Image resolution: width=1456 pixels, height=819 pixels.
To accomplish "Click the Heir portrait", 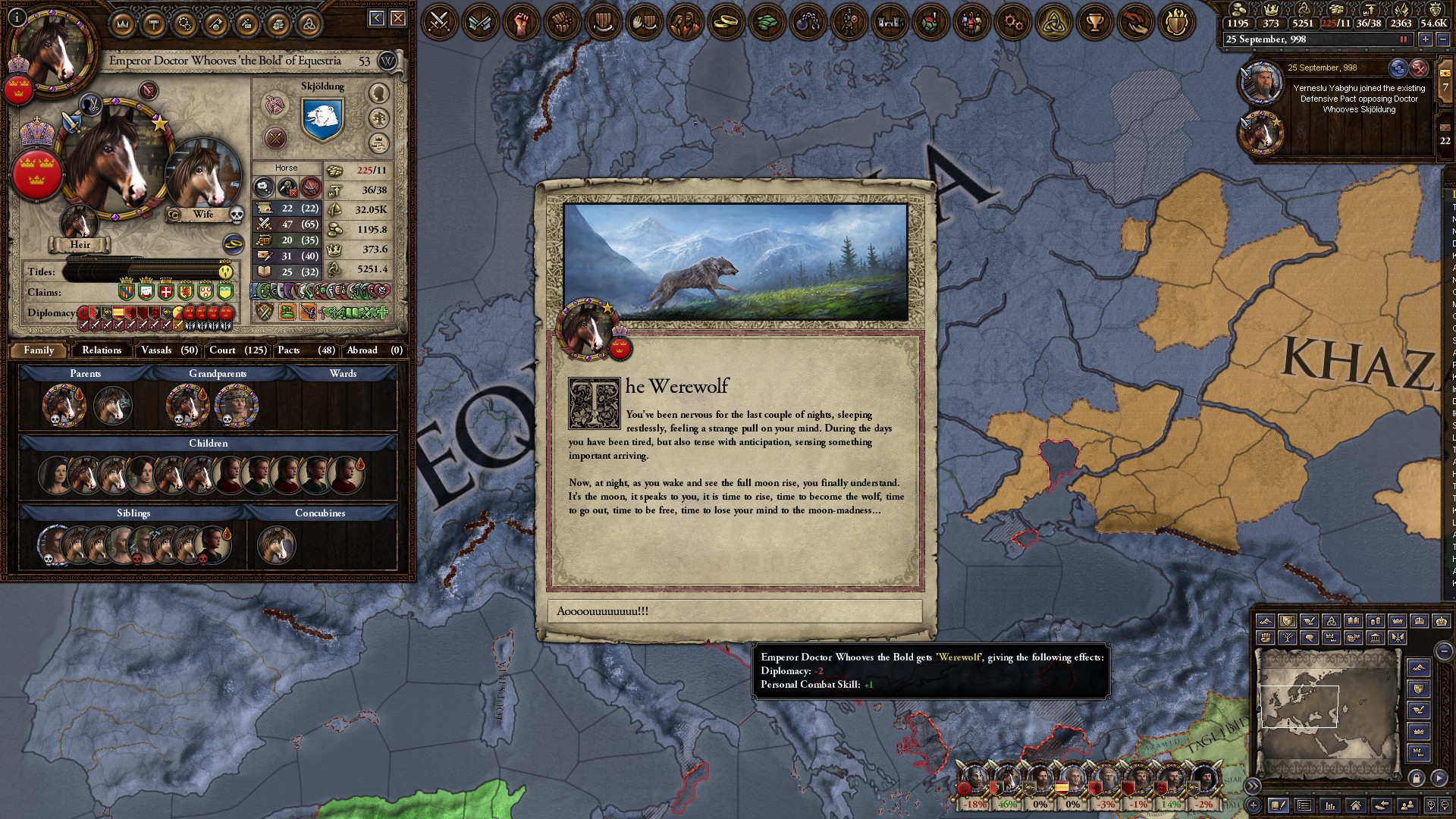I will (80, 224).
